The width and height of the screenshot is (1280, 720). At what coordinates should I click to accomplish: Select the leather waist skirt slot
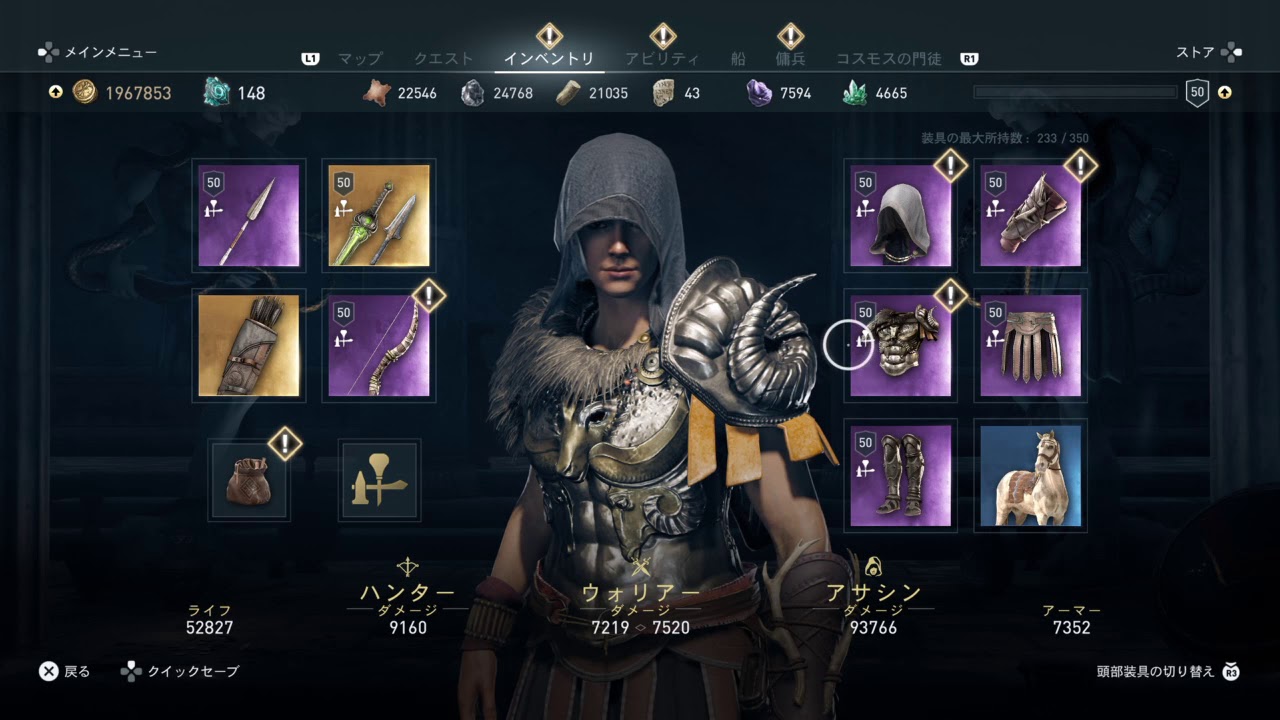click(x=1030, y=345)
